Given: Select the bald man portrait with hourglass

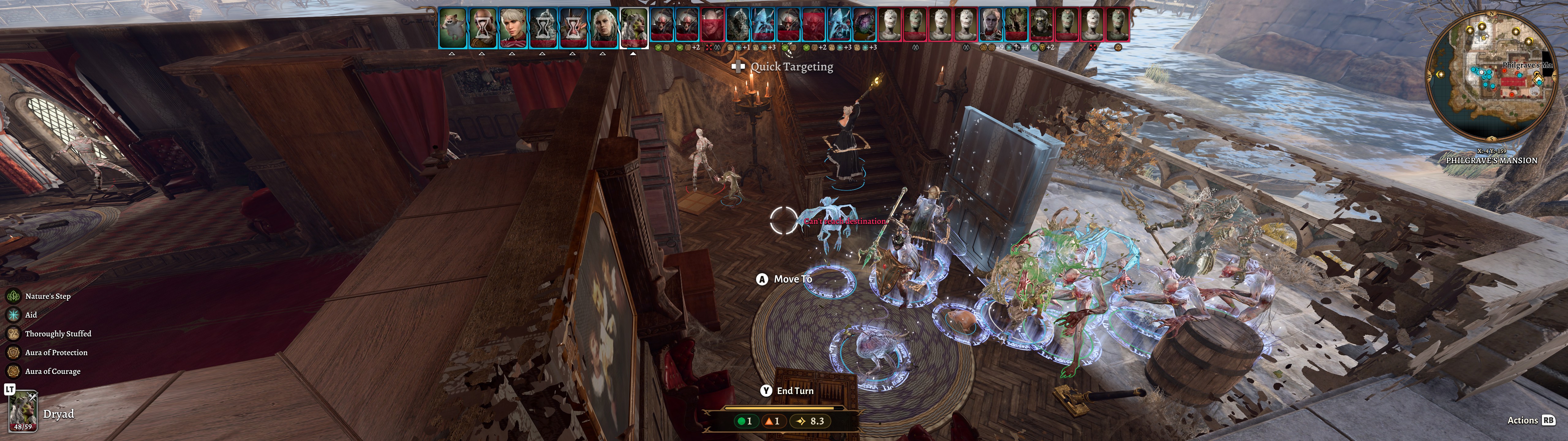Looking at the screenshot, I should click(x=483, y=28).
